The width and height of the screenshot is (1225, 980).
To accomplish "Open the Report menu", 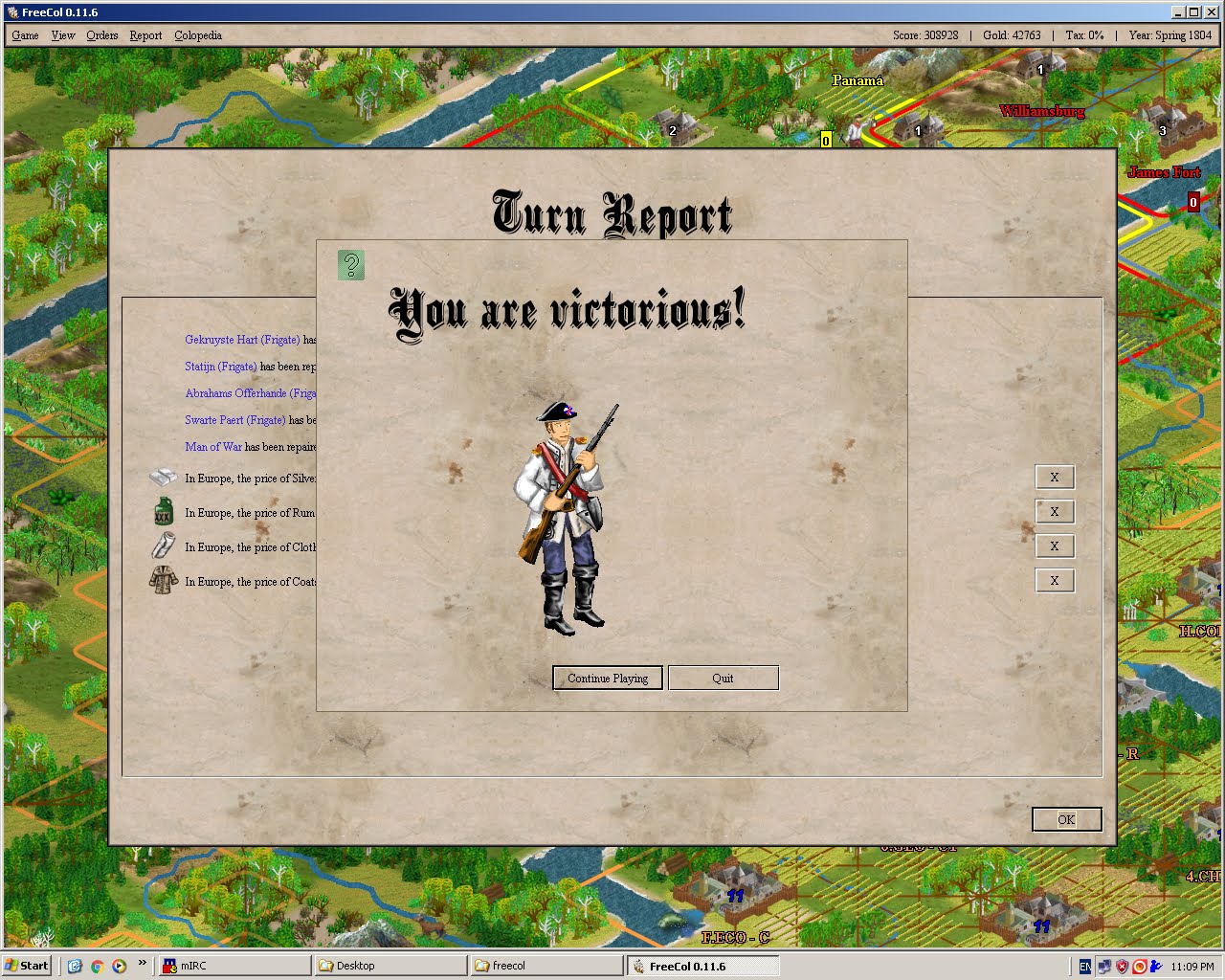I will (x=145, y=35).
